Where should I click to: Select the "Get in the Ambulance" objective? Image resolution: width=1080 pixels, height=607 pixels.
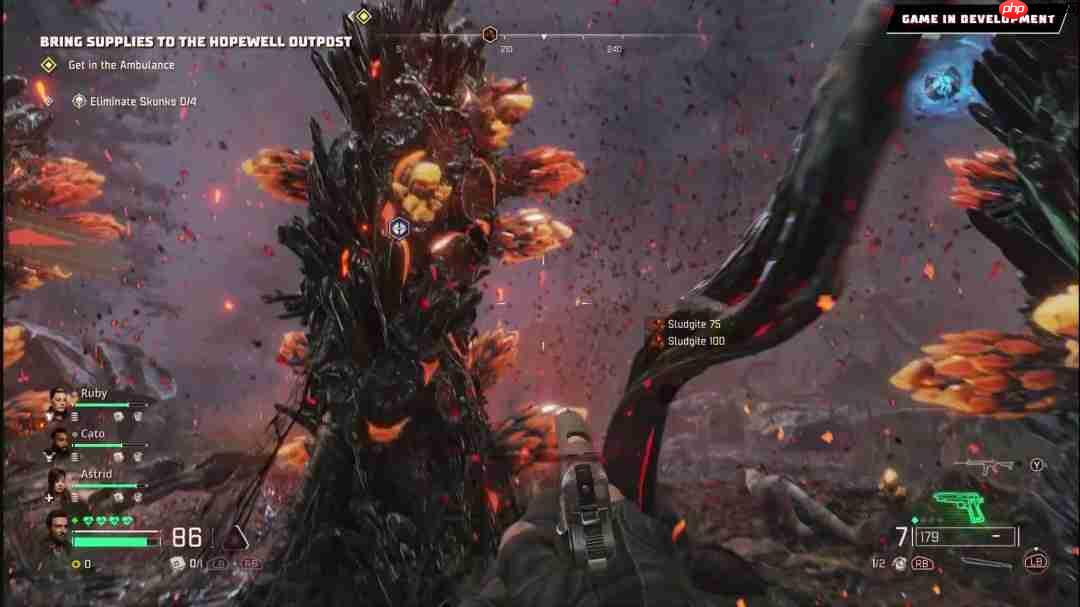pos(120,65)
